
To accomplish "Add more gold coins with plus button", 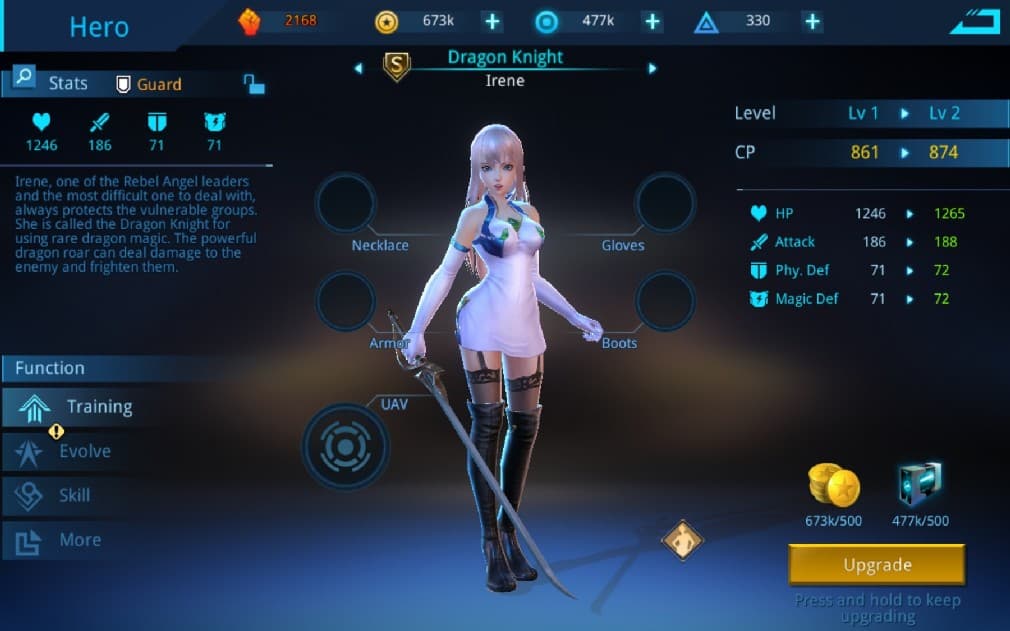I will [x=491, y=21].
